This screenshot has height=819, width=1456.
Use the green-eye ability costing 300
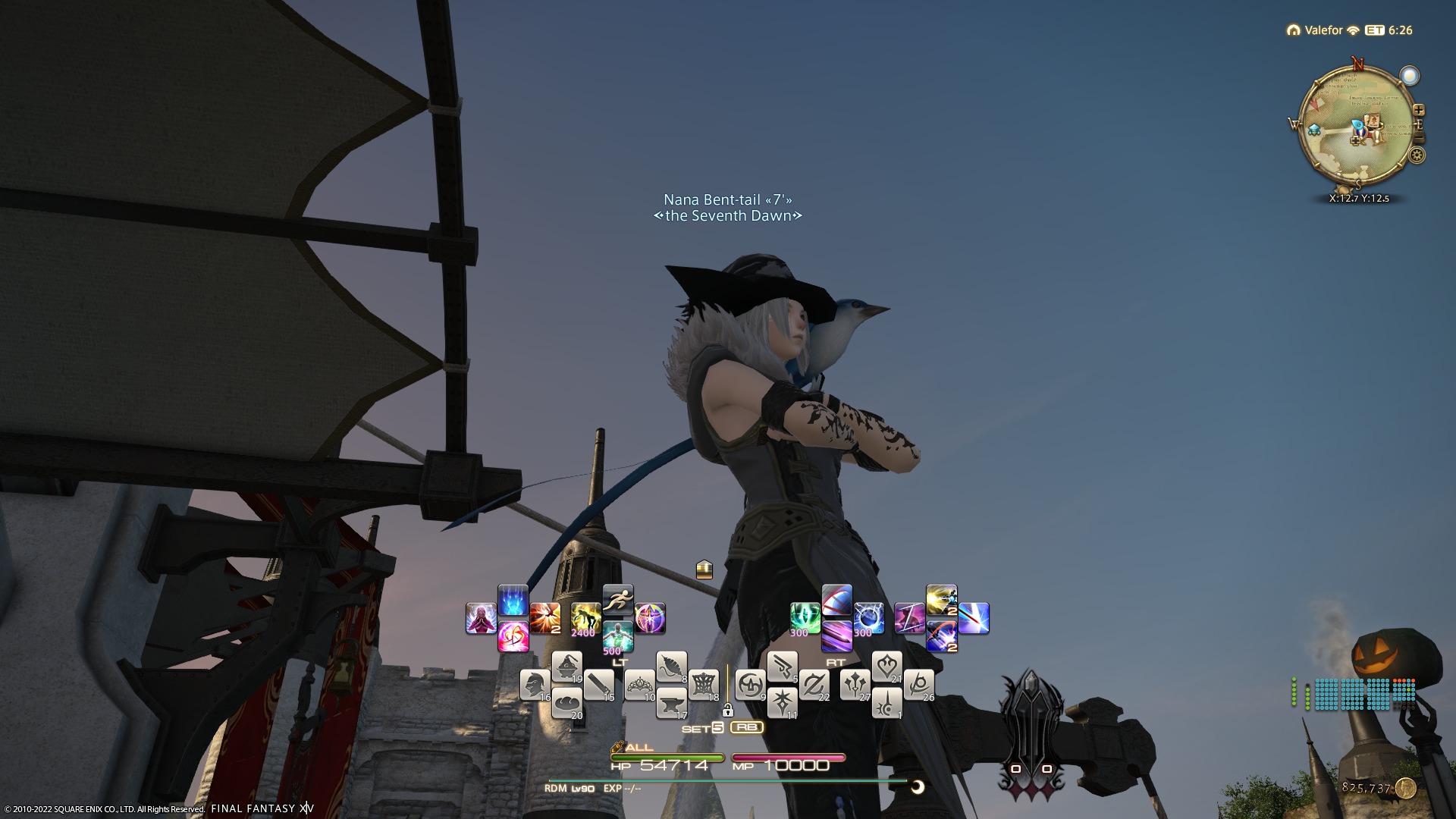[x=804, y=618]
